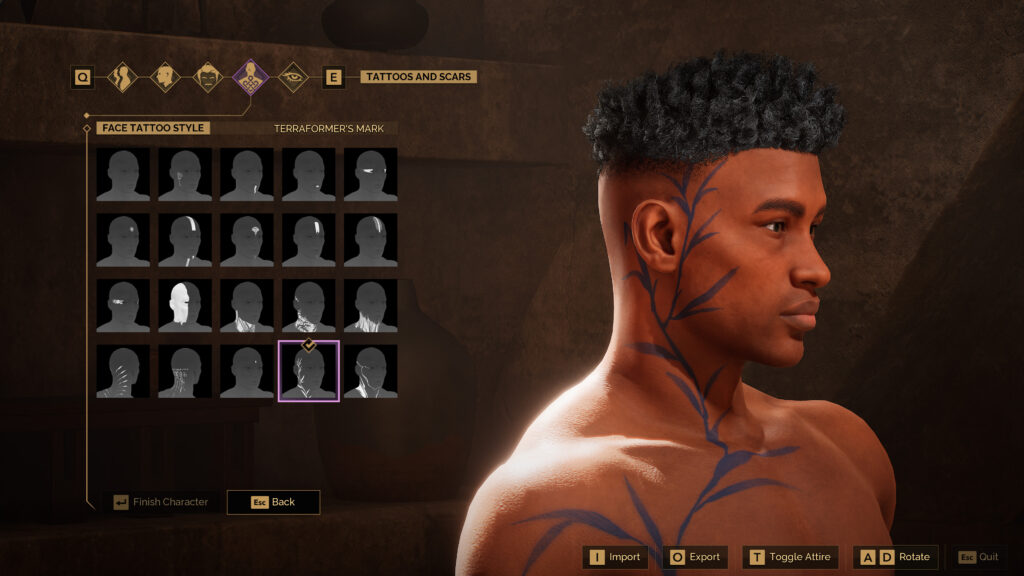Viewport: 1024px width, 576px height.
Task: Switch to the eye category tab
Action: click(292, 77)
